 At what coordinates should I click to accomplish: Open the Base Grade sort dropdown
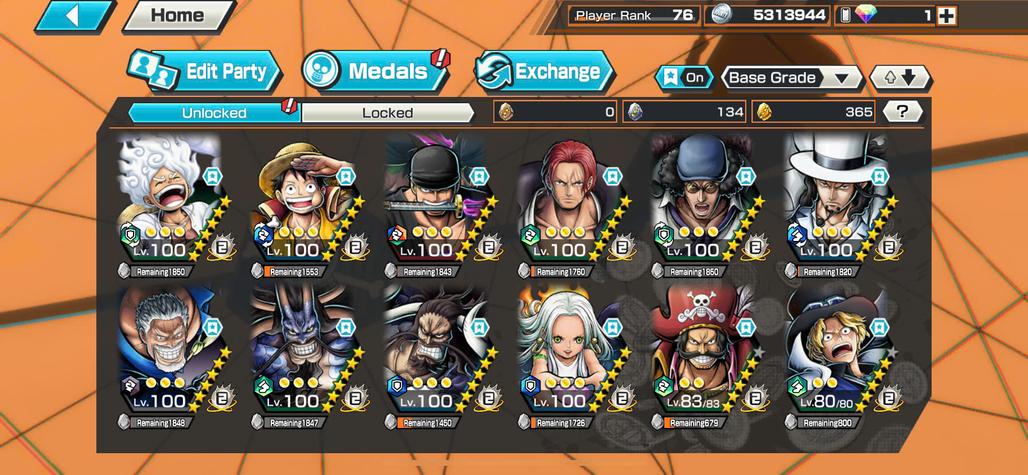[791, 78]
